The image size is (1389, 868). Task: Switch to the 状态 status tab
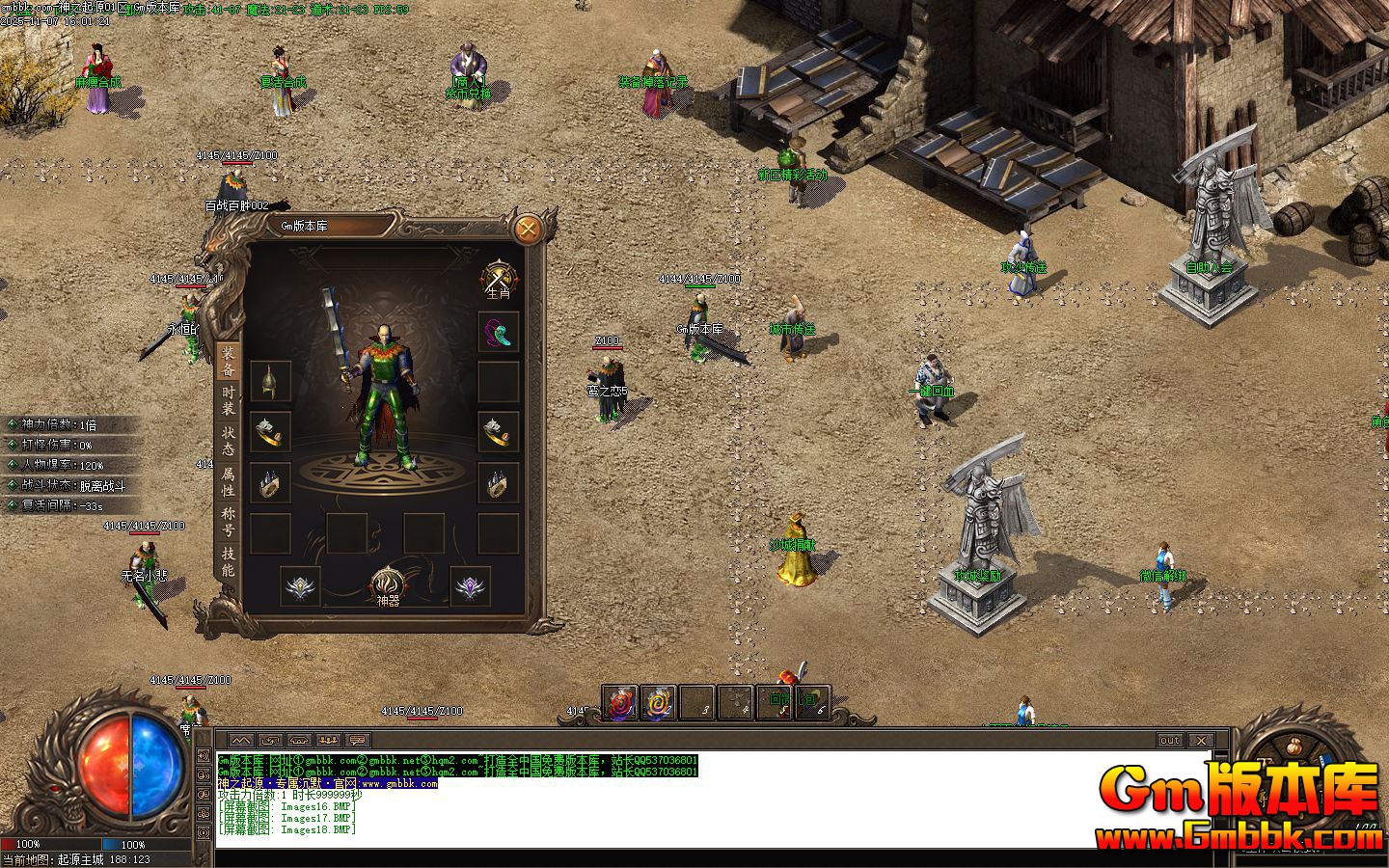point(229,441)
